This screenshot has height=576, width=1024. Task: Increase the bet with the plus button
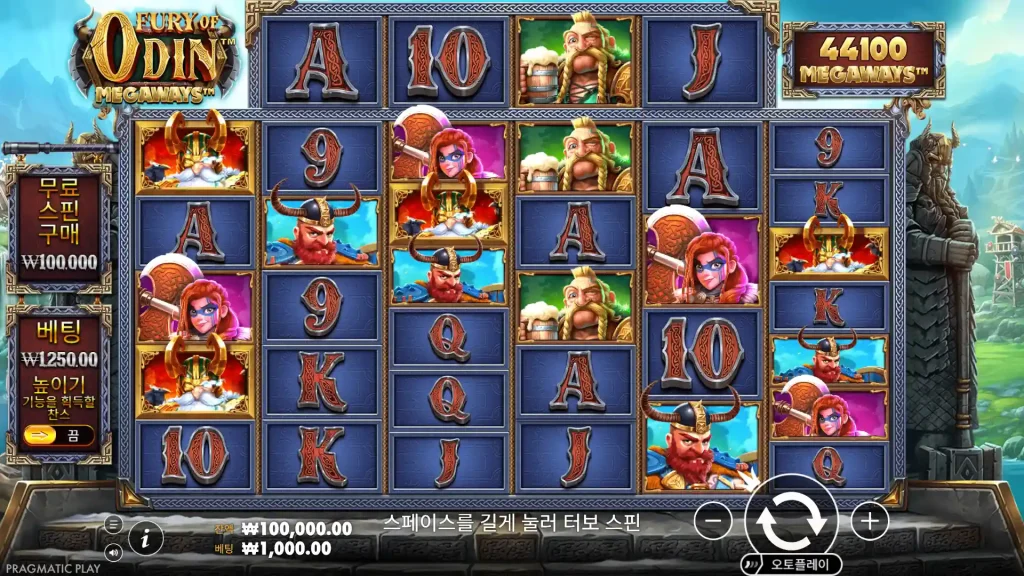(869, 521)
